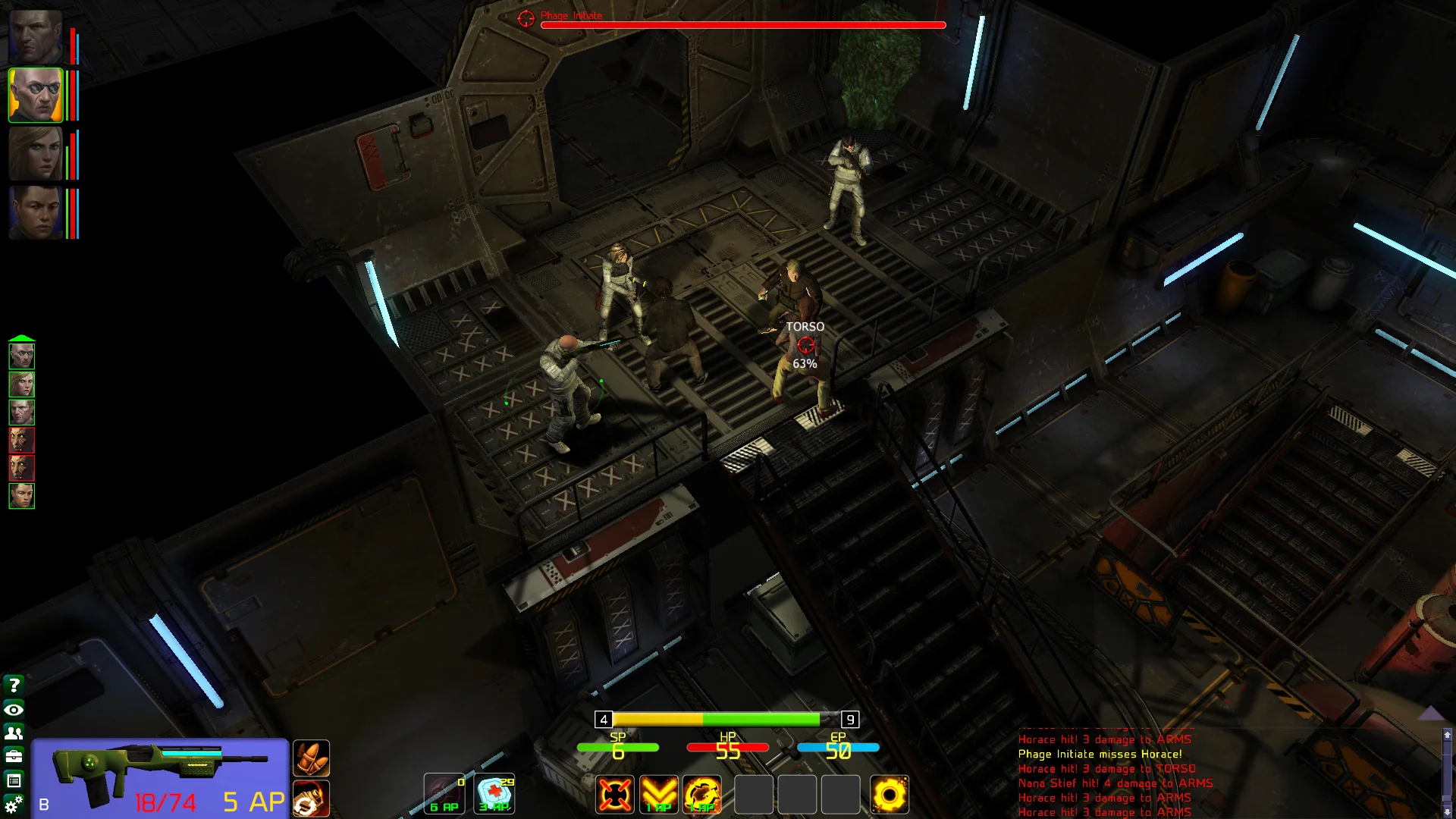This screenshot has width=1456, height=819.
Task: Click the glowing yellow ring ability
Action: [890, 795]
